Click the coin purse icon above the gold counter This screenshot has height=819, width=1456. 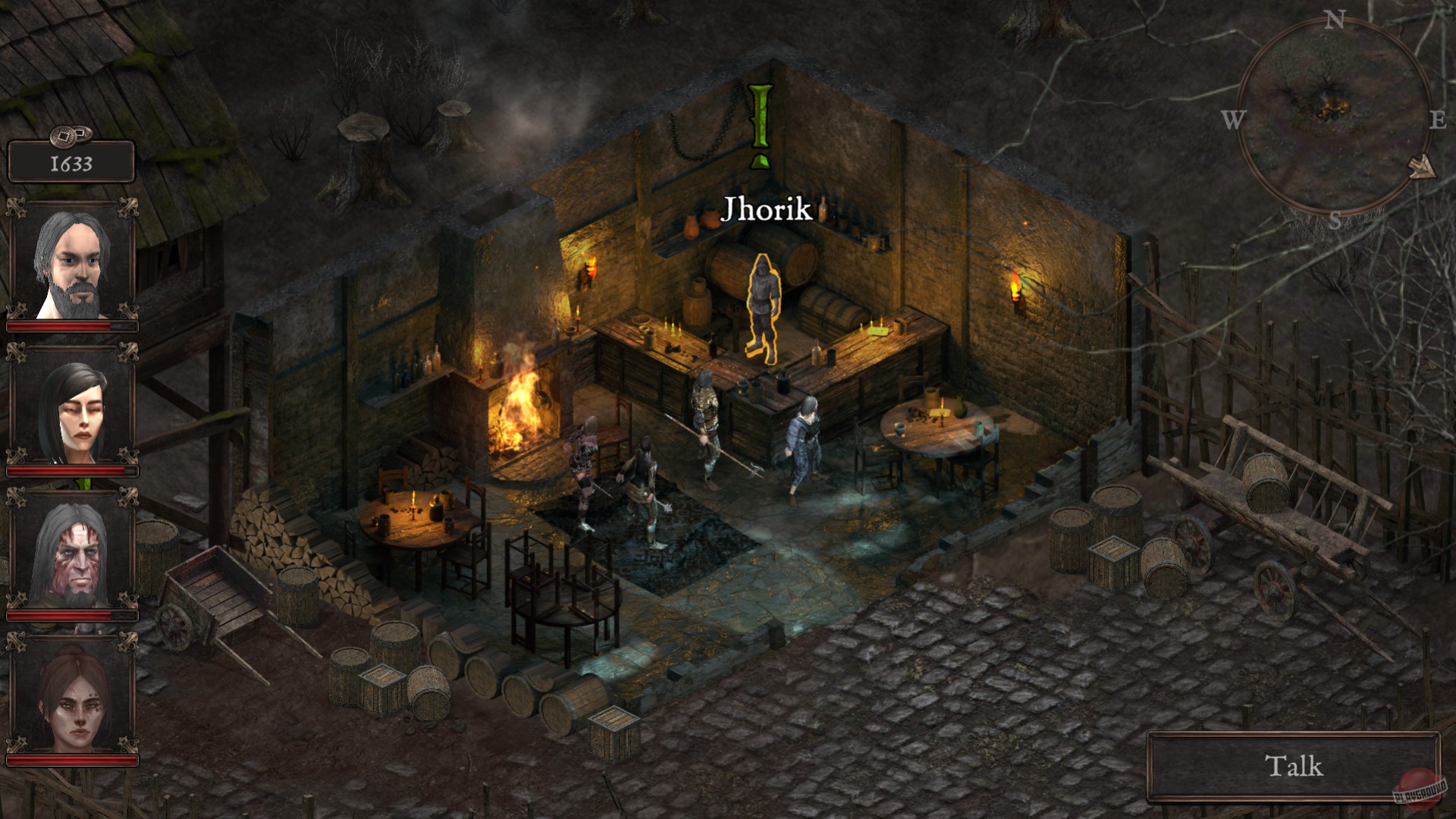coord(72,135)
